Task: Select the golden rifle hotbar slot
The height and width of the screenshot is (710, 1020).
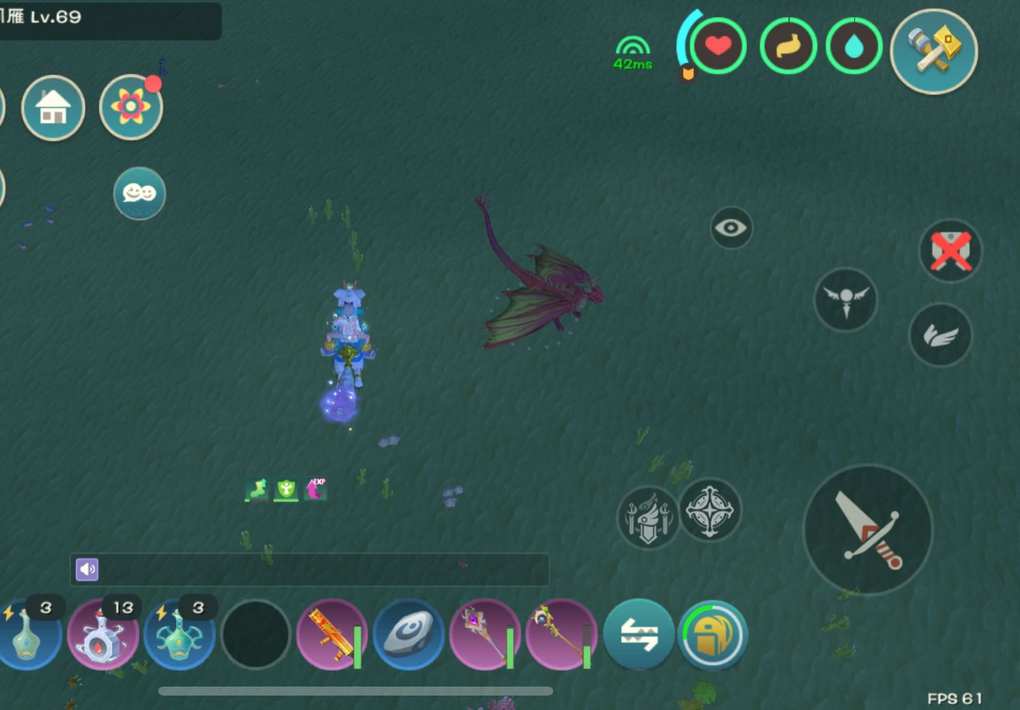Action: 332,635
